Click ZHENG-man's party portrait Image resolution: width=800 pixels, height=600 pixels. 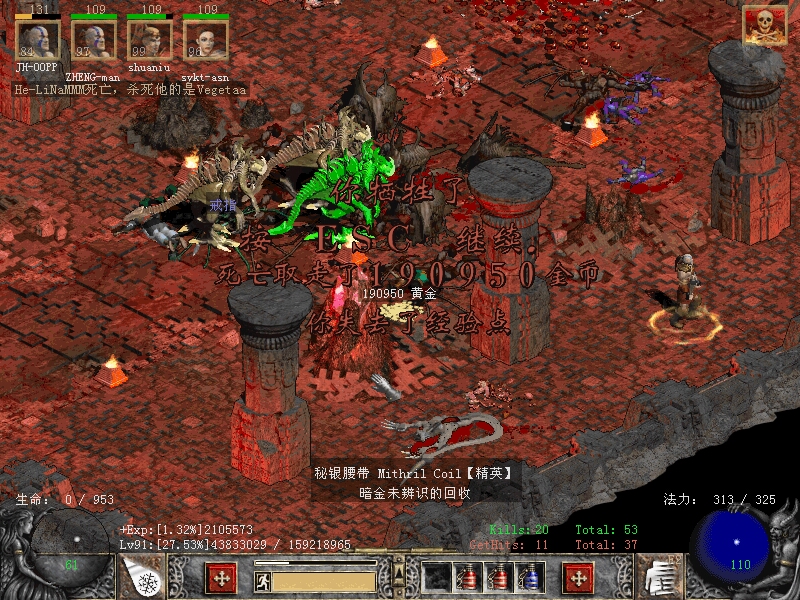[93, 39]
